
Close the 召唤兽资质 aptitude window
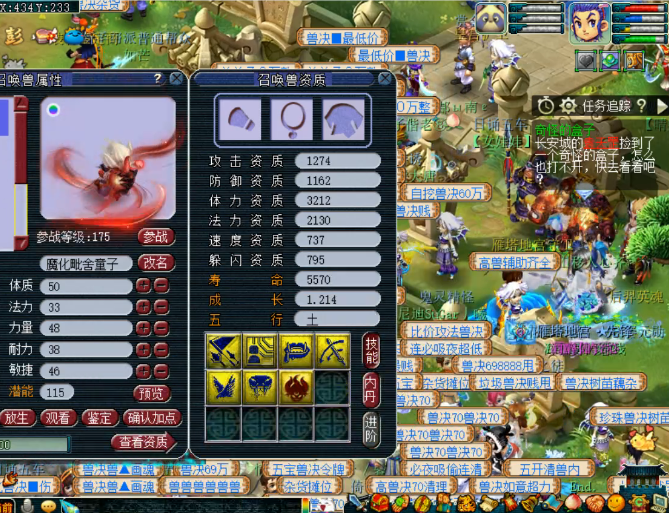pyautogui.click(x=386, y=79)
